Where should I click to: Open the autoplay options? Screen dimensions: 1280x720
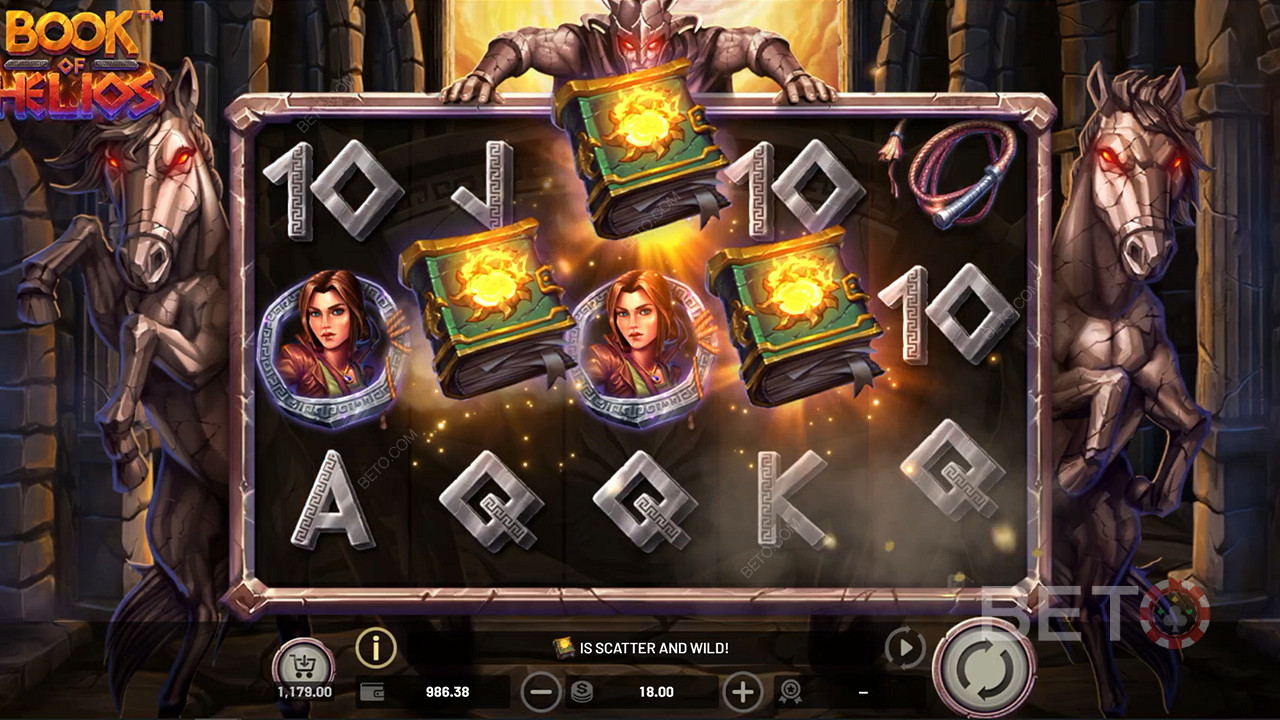tap(904, 649)
